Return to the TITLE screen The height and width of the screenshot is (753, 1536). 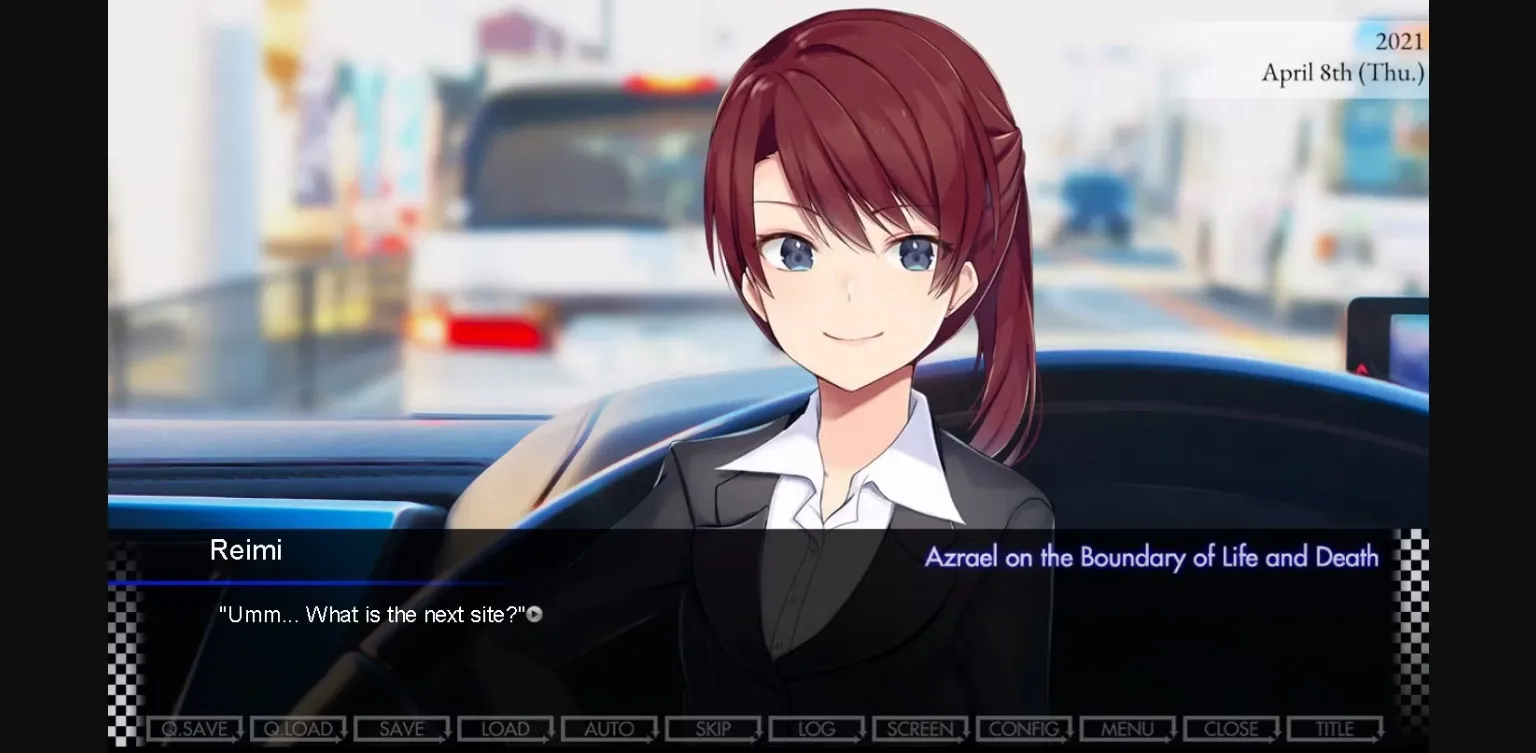tap(1334, 728)
